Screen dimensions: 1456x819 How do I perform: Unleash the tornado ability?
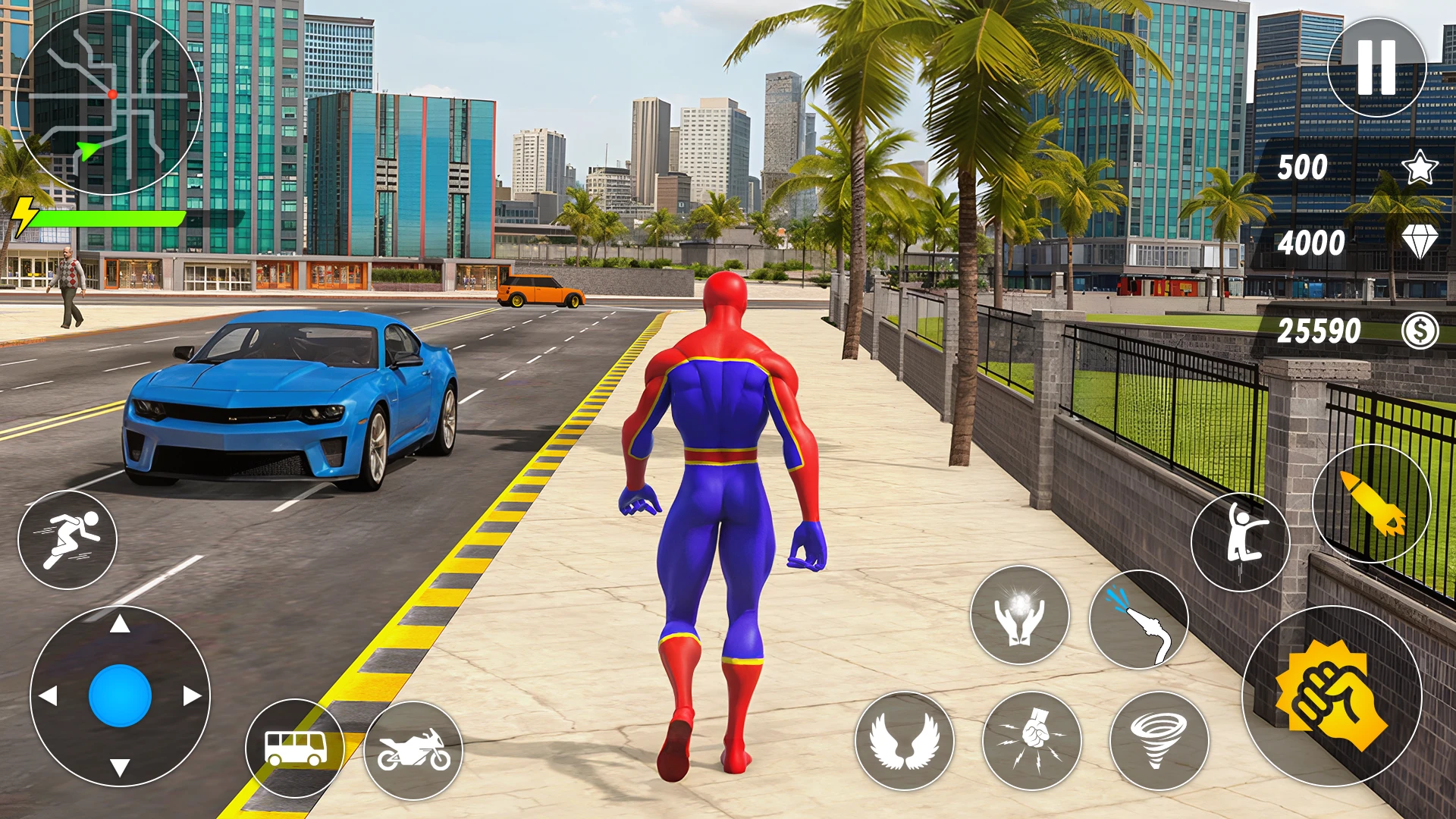point(1159,741)
